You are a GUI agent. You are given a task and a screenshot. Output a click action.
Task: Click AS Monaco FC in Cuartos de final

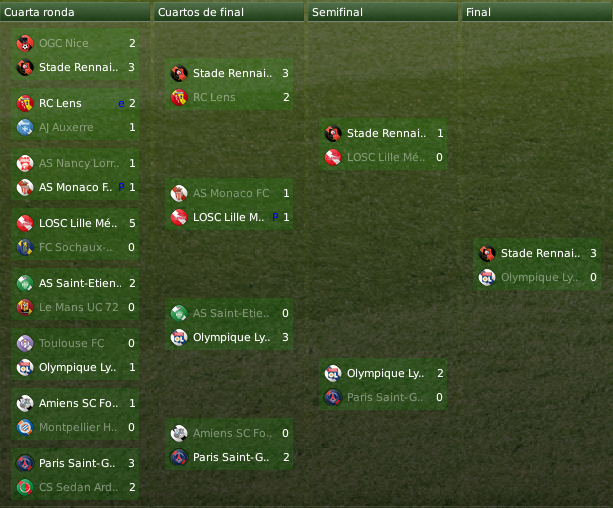click(231, 193)
